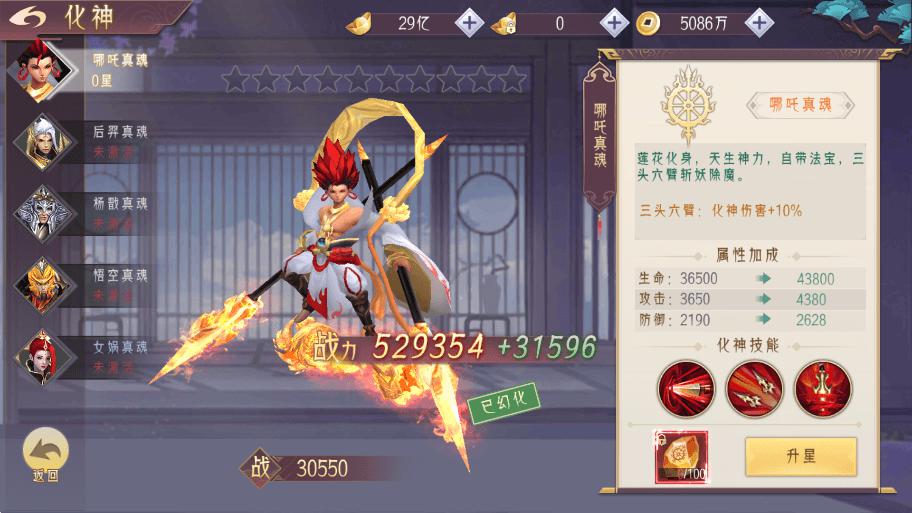Viewport: 912px width, 513px height.
Task: Add bound ingots with the plus button
Action: point(614,22)
